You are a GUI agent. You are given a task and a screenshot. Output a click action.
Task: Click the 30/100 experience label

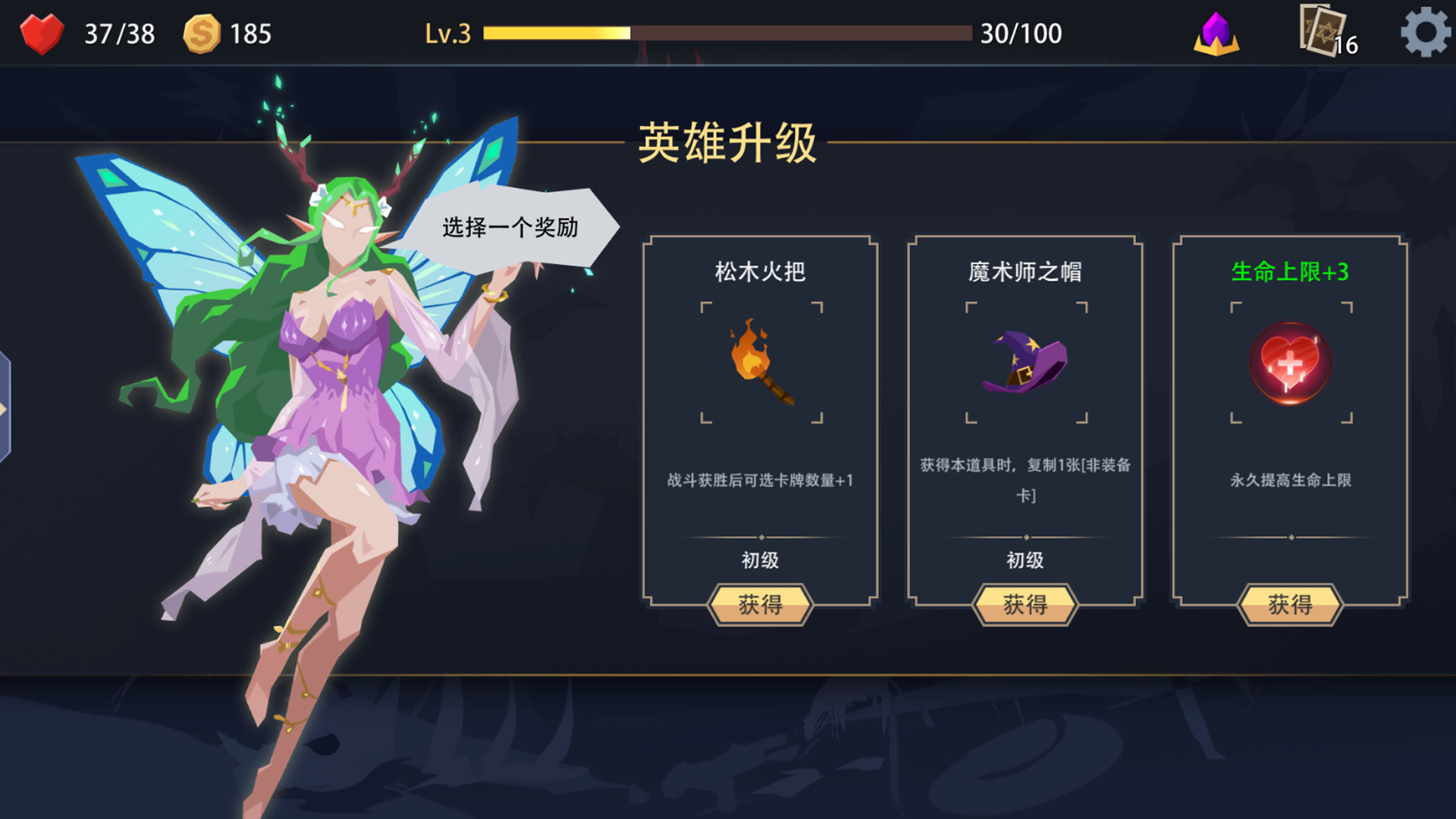[1020, 33]
